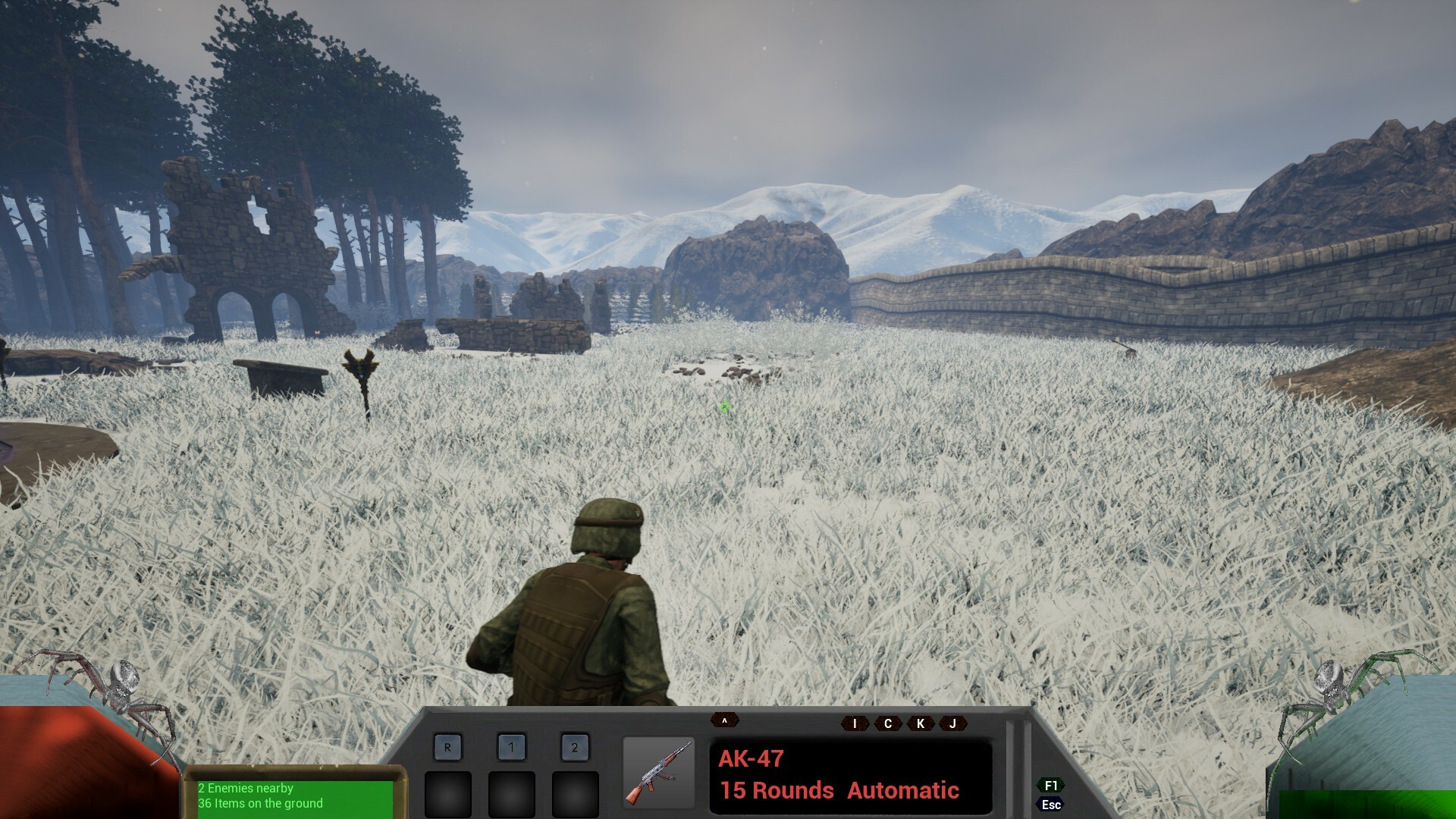
Task: Open the nearby enemies and items panel
Action: 294,797
